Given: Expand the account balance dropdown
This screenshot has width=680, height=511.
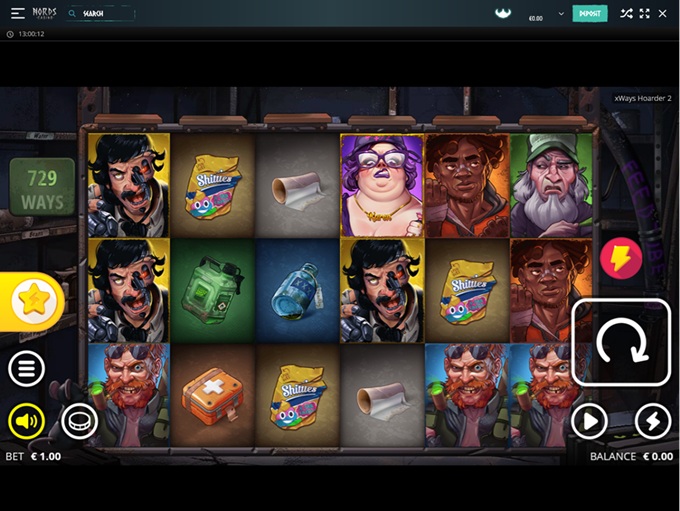Looking at the screenshot, I should coord(561,14).
